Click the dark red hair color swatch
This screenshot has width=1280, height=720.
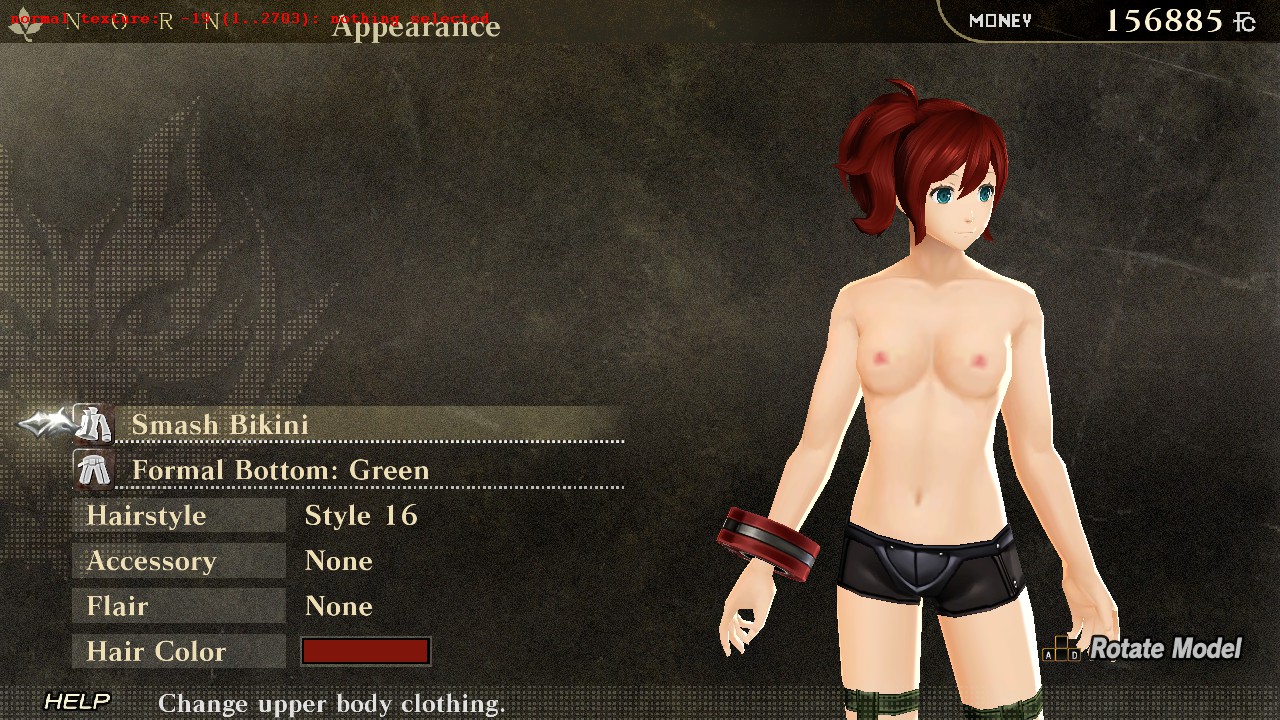366,652
